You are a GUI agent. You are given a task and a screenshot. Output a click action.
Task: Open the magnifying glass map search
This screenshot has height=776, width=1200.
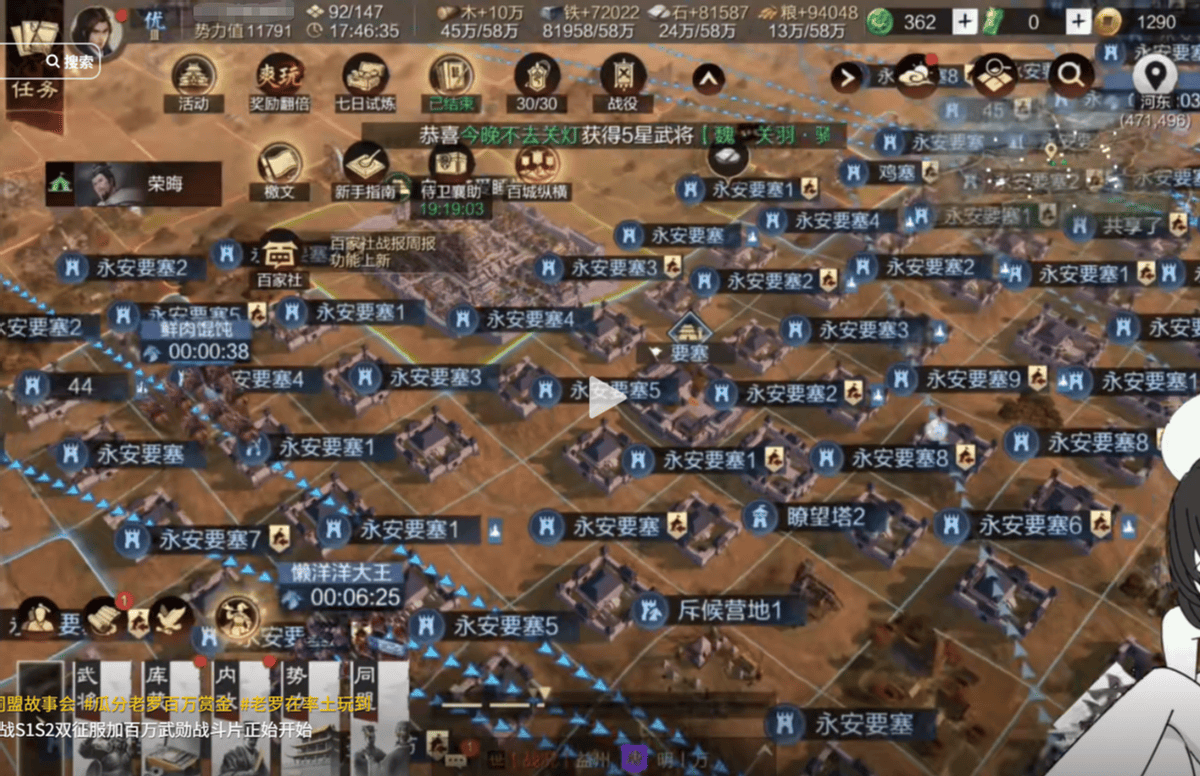click(1070, 73)
